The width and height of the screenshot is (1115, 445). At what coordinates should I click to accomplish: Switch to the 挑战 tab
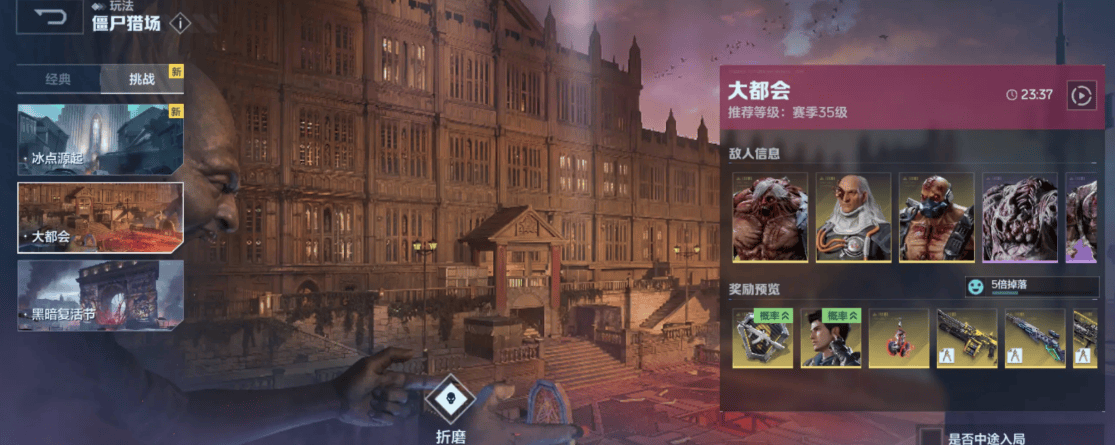click(x=142, y=79)
